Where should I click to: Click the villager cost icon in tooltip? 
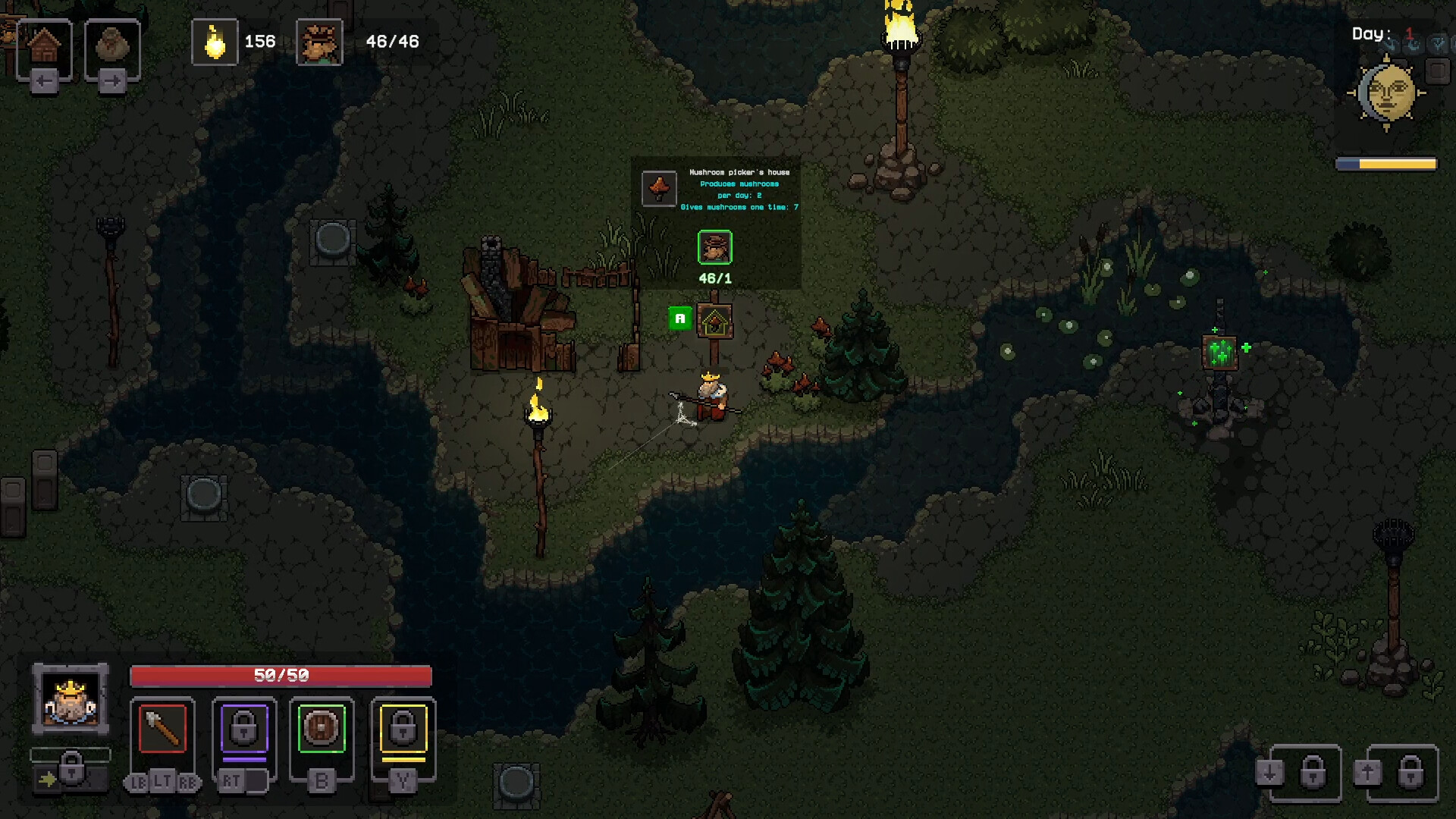pyautogui.click(x=714, y=247)
